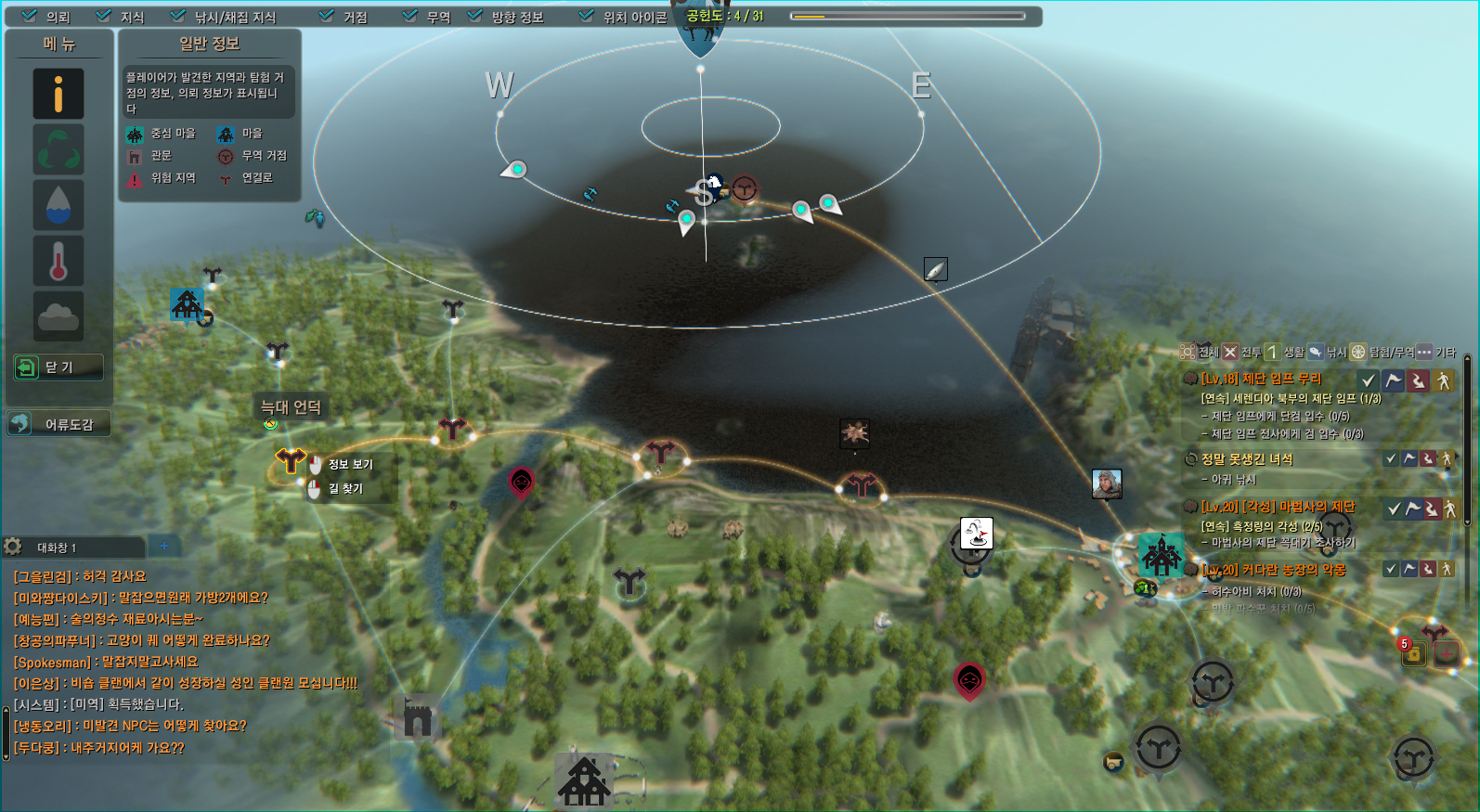Show the water drop map view

[x=58, y=205]
